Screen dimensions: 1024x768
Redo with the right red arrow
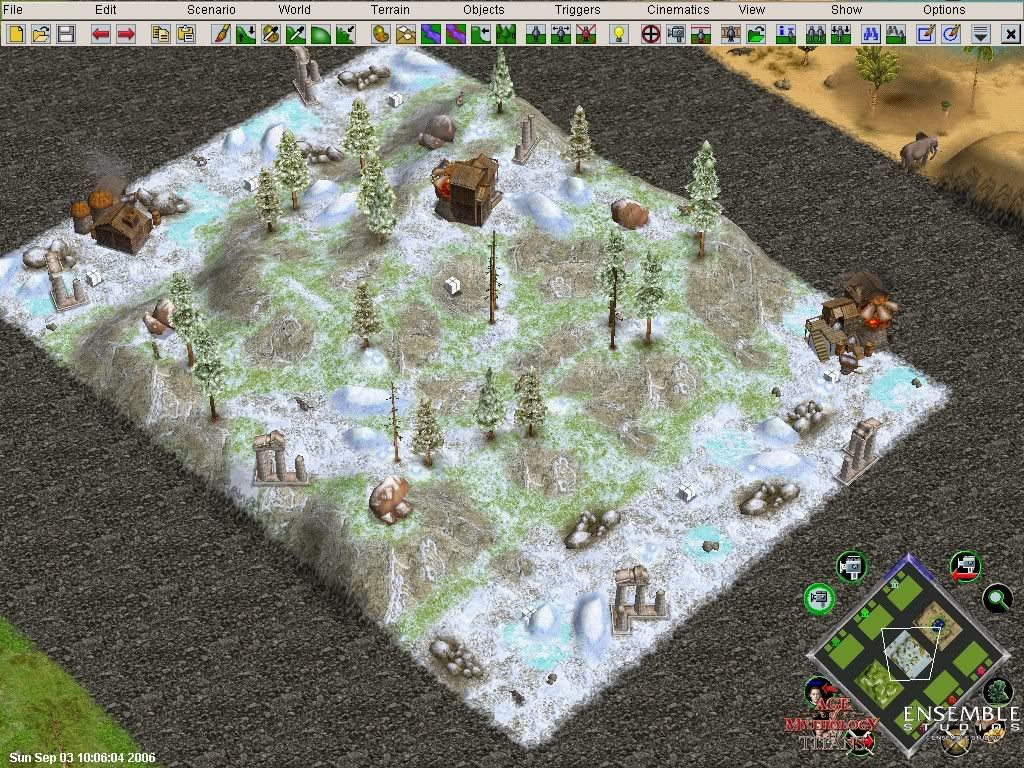[126, 34]
